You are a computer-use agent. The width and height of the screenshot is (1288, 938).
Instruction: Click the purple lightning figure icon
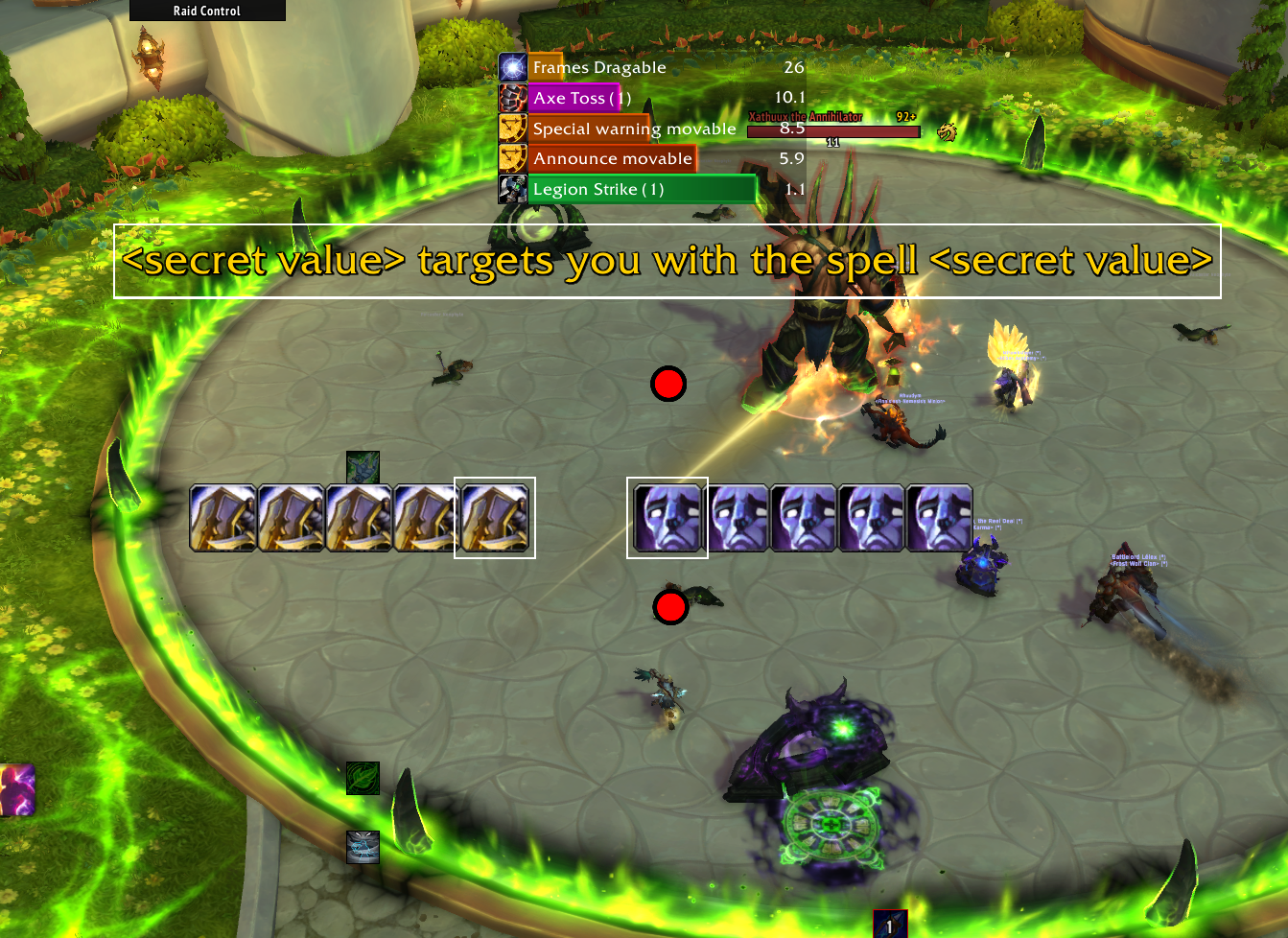(16, 789)
